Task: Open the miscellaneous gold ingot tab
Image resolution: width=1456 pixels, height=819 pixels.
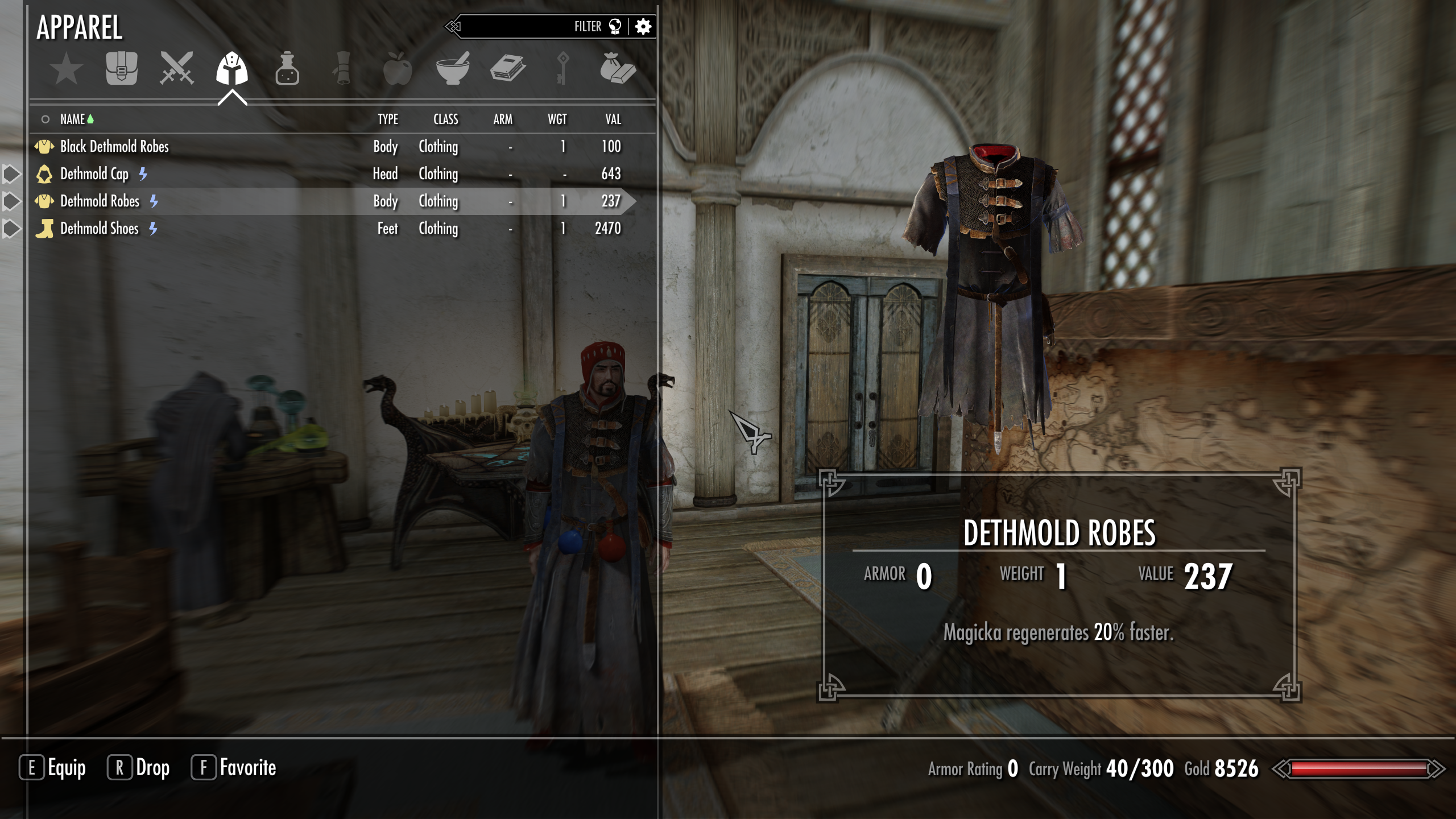Action: pyautogui.click(x=618, y=69)
